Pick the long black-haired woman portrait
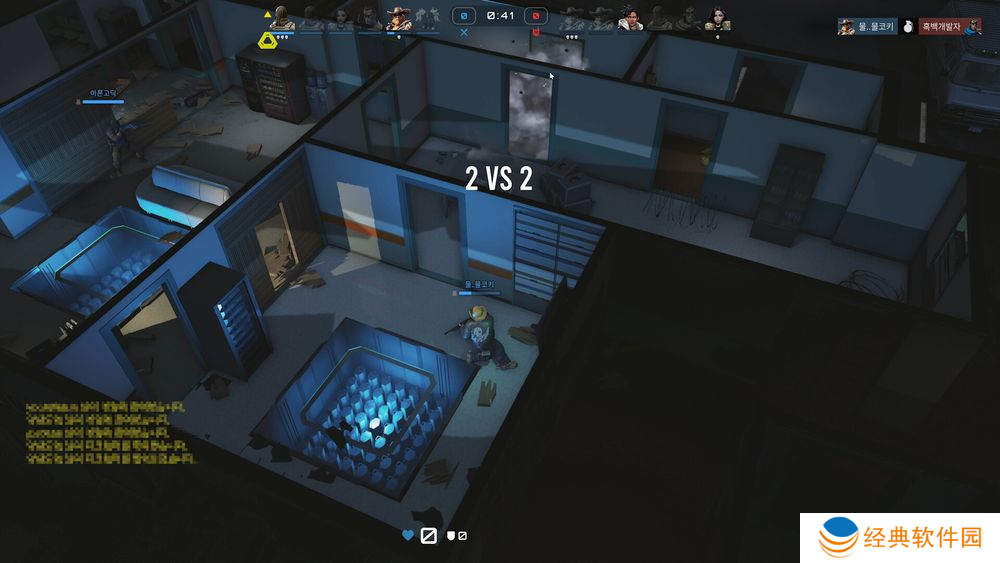Screen dimensions: 1000x563 (x=717, y=19)
